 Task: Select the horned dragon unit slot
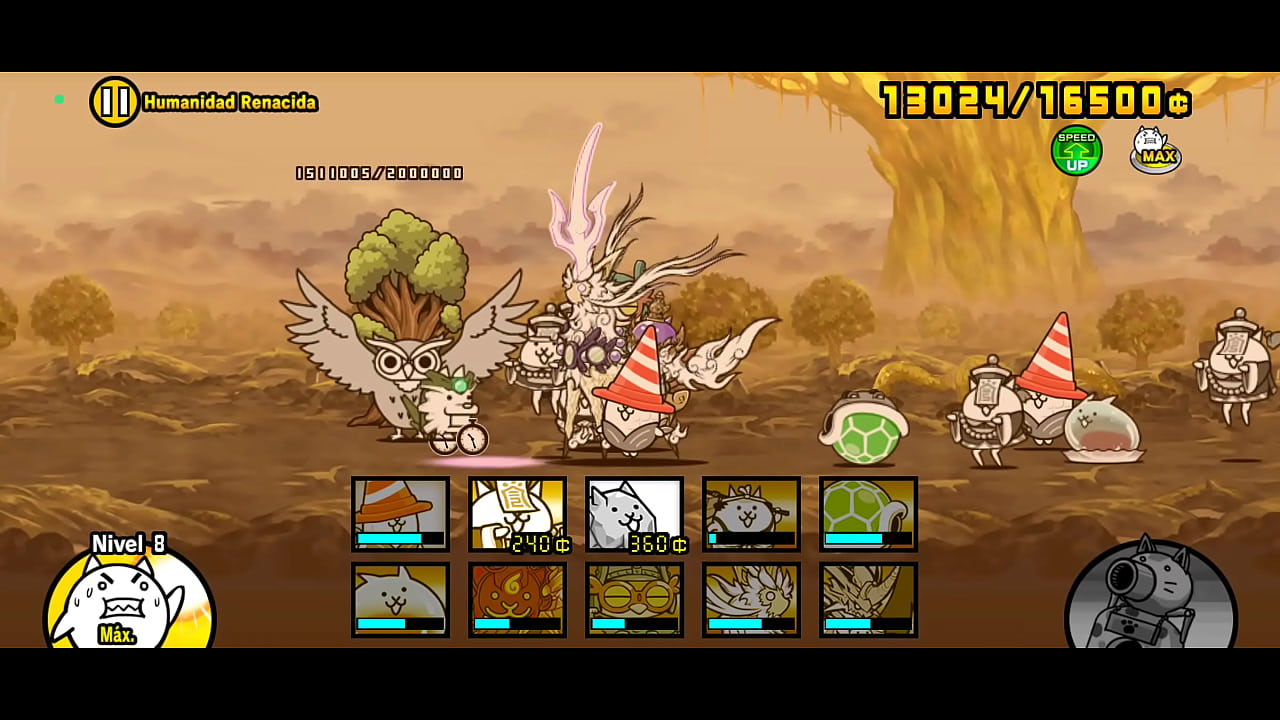[x=868, y=600]
